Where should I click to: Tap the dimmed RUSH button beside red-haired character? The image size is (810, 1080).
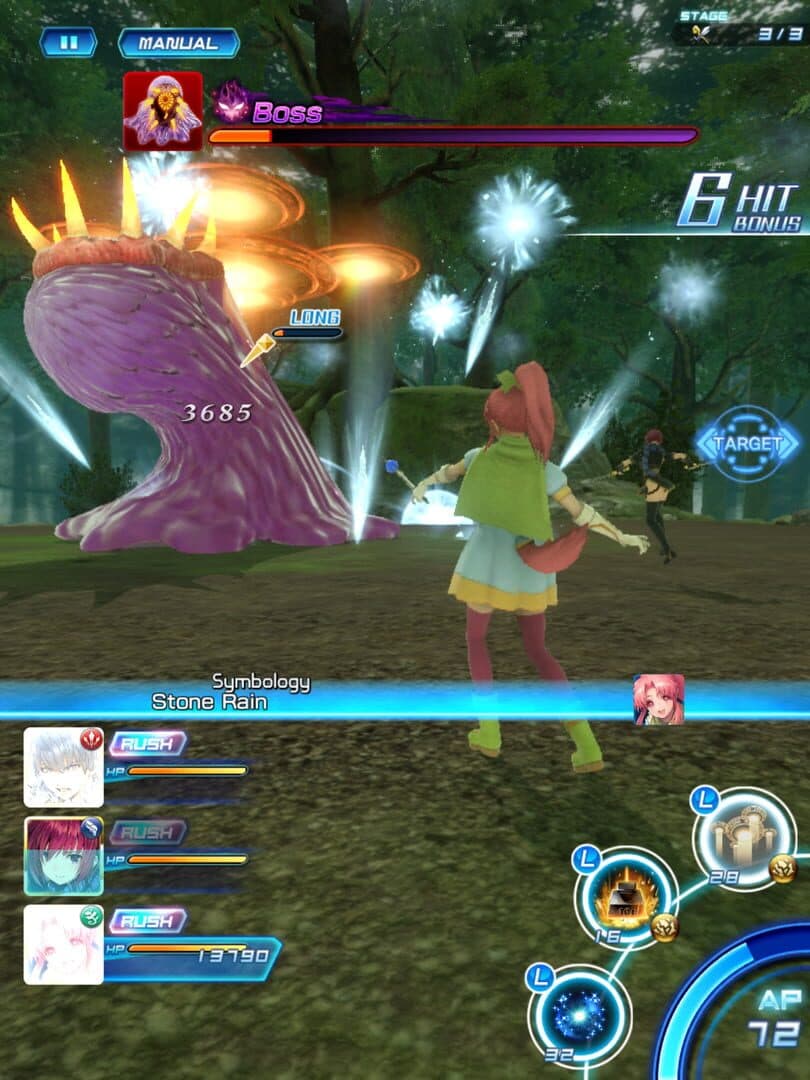[148, 832]
